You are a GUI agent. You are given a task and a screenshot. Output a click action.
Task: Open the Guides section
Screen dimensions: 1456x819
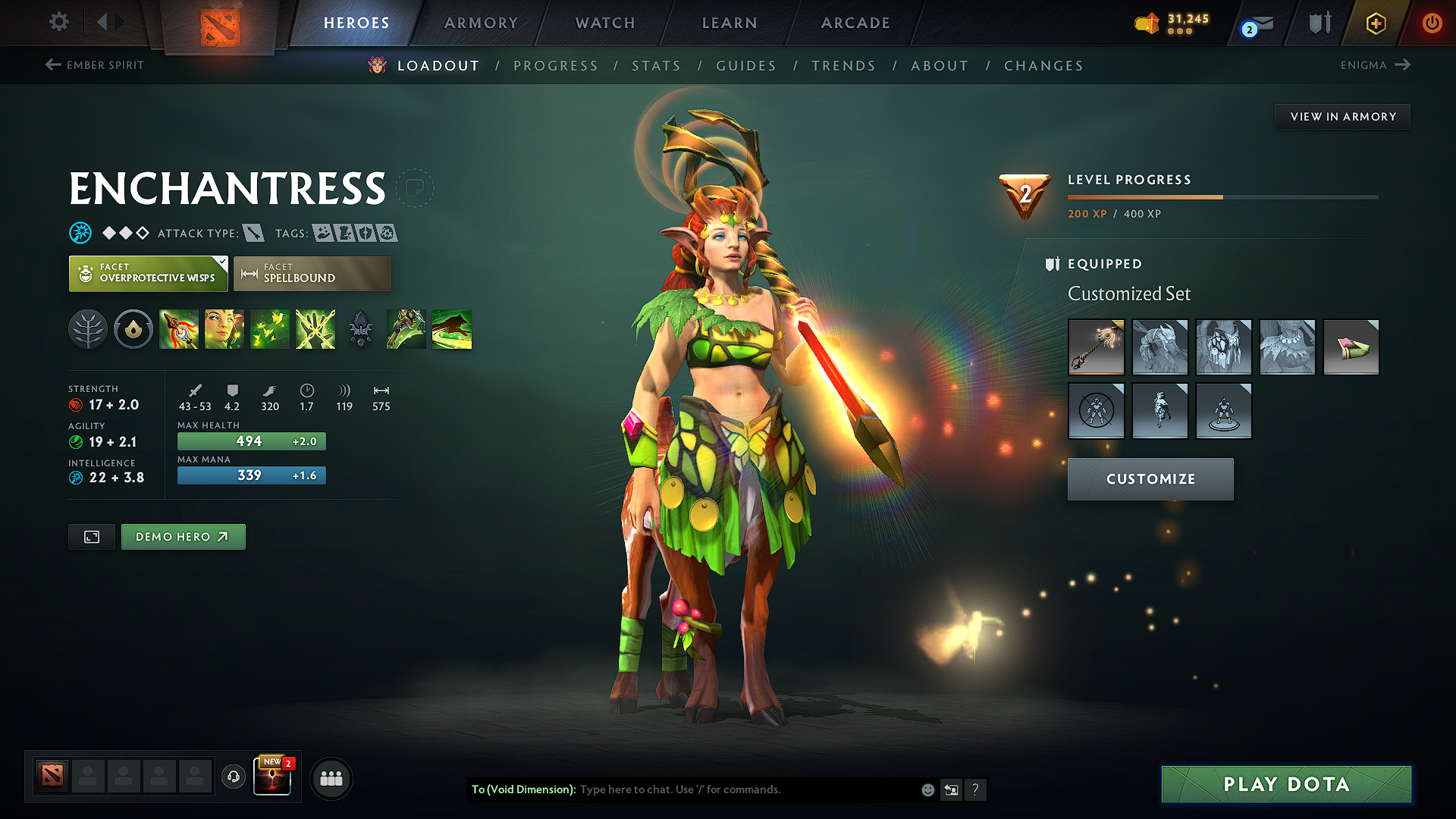click(746, 66)
